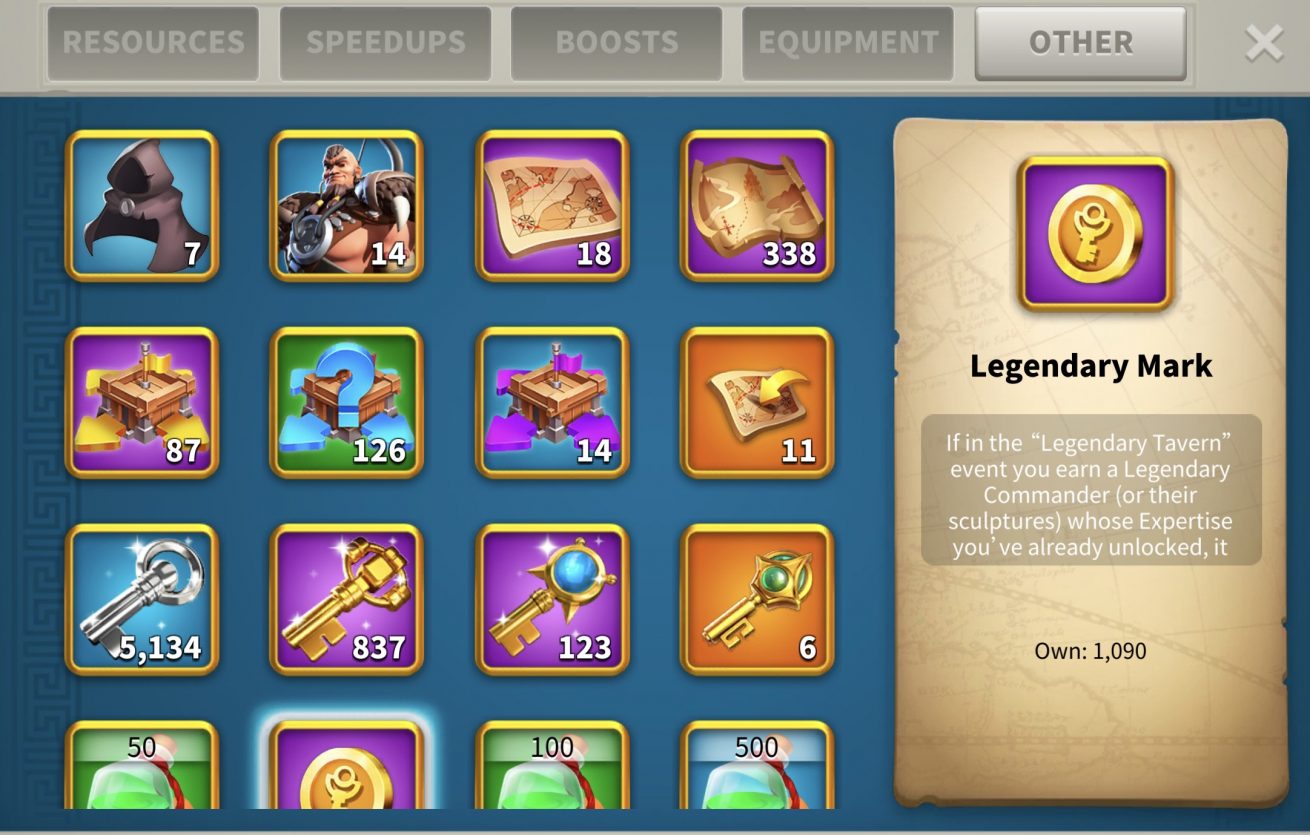Select the orange map with arrow item

tap(757, 402)
